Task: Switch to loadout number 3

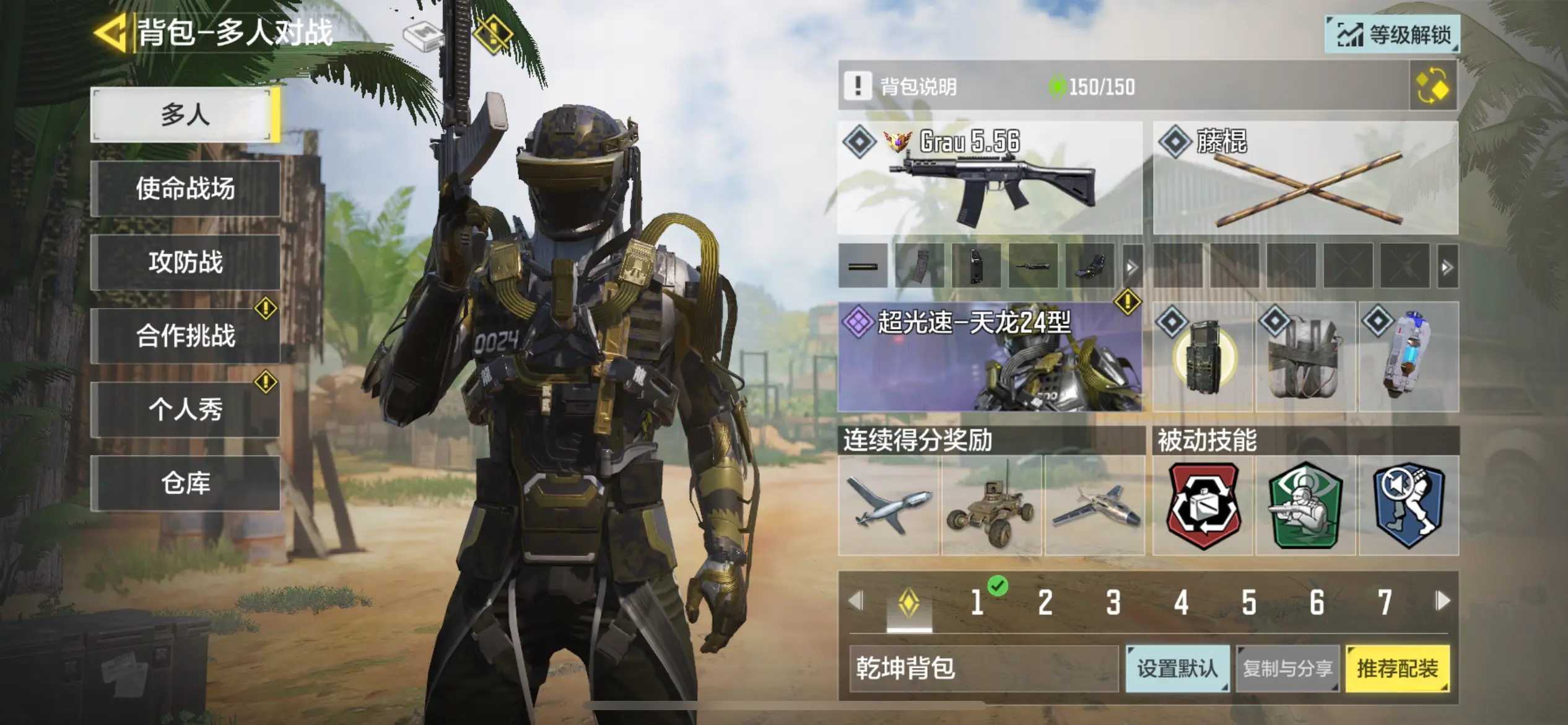Action: [x=1113, y=602]
